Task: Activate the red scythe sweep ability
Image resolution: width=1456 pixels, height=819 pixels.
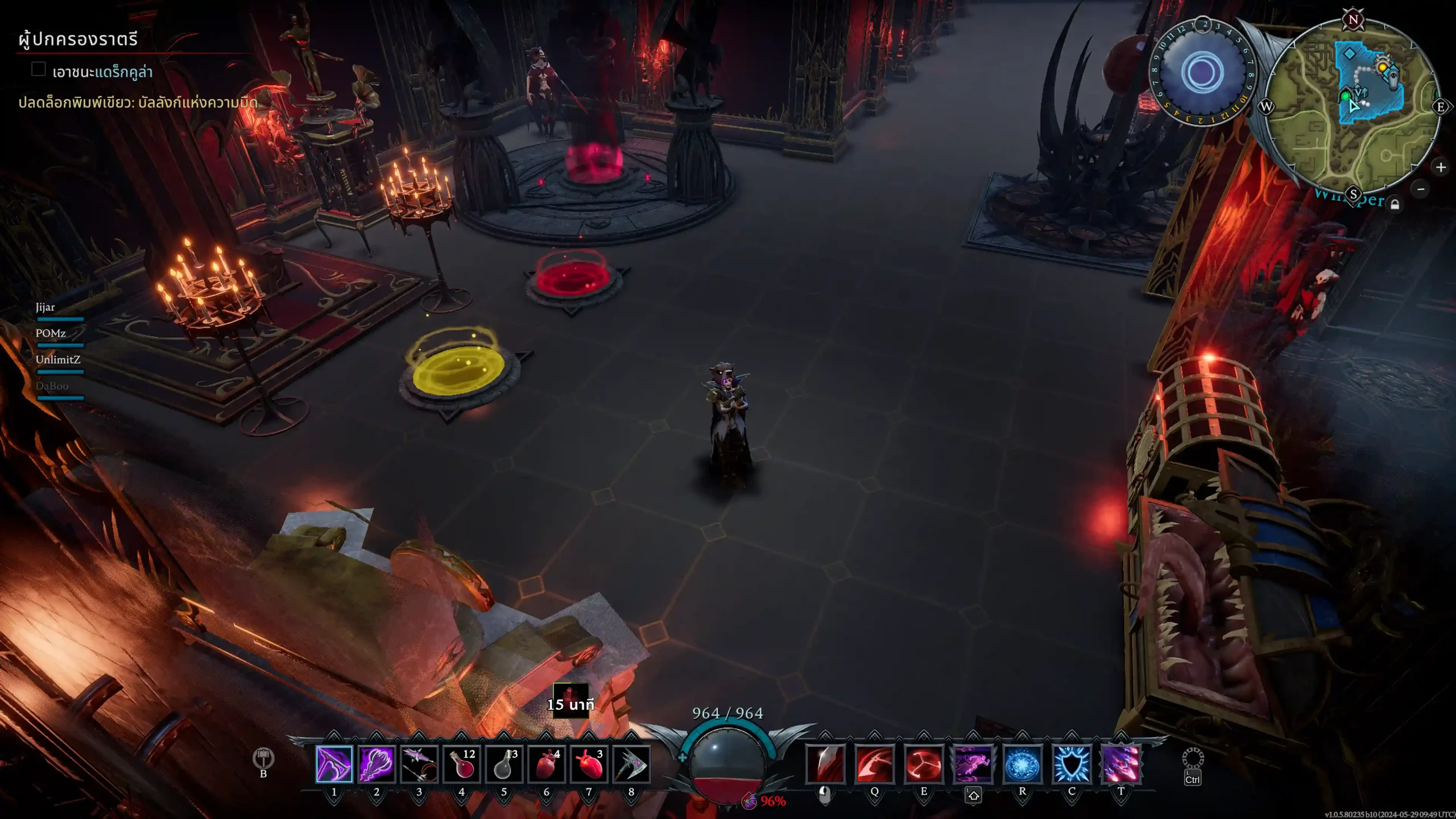Action: (x=874, y=763)
